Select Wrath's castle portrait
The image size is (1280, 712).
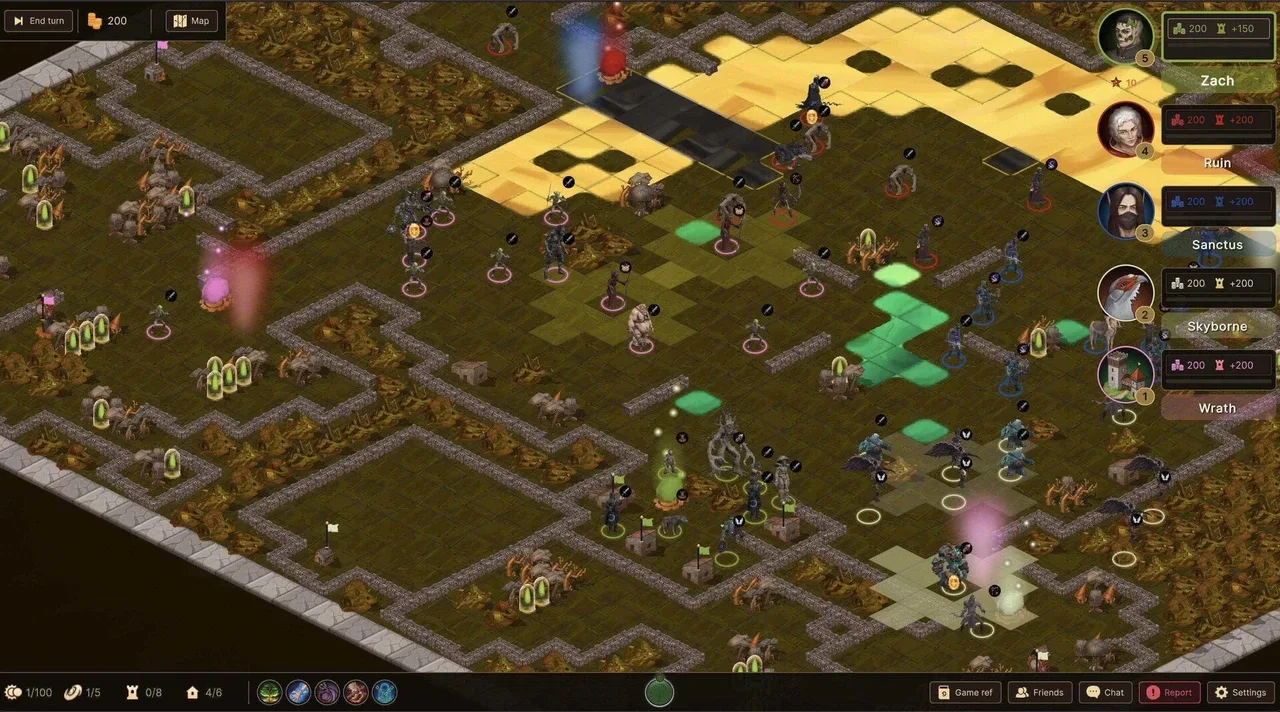[x=1125, y=374]
